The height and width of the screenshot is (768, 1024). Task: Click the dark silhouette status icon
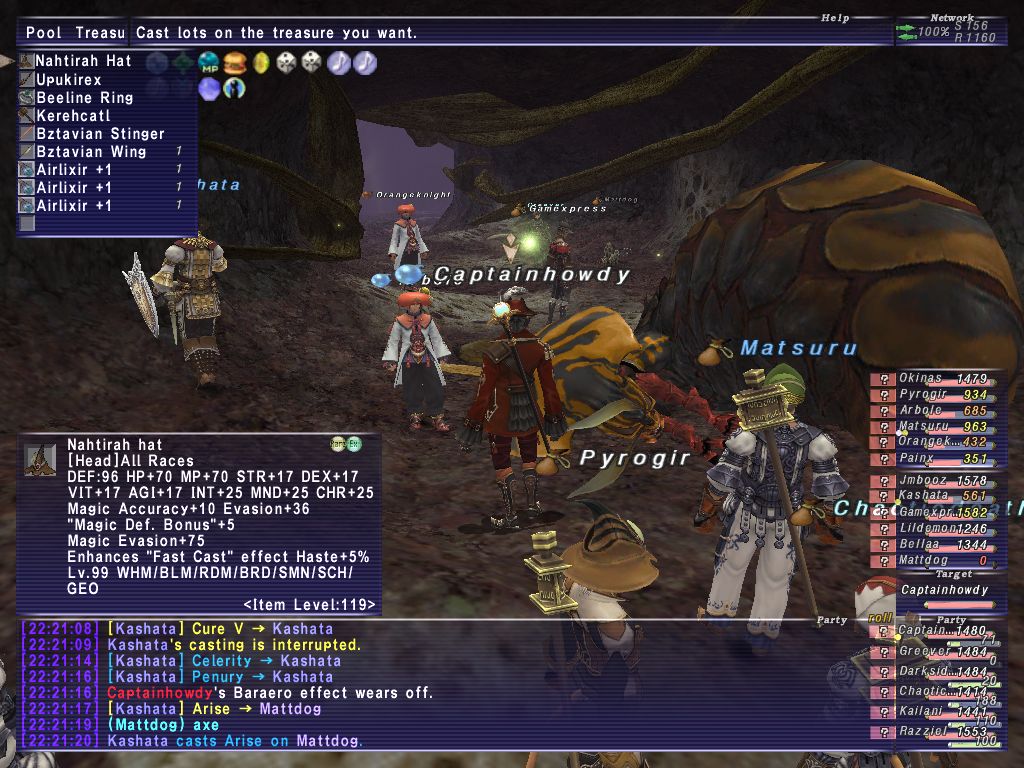[235, 89]
